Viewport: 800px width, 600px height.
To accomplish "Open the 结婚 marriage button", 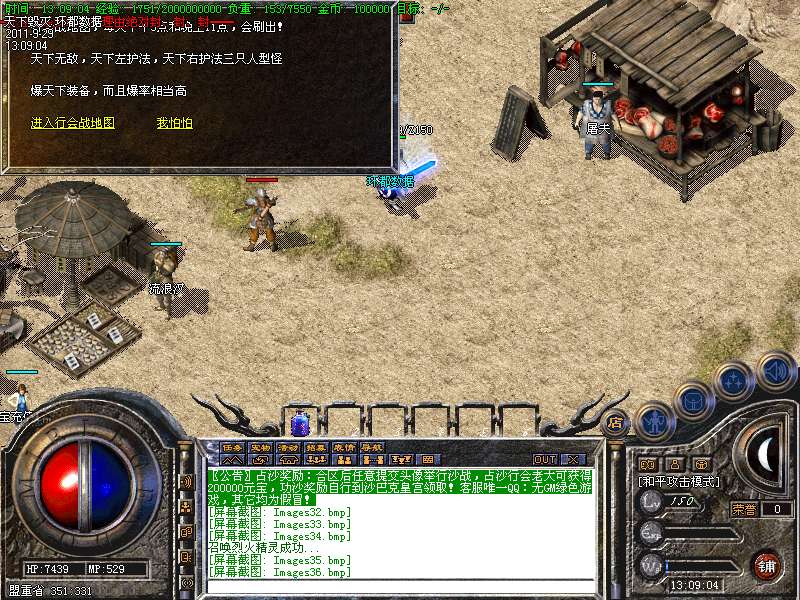I will 316,447.
